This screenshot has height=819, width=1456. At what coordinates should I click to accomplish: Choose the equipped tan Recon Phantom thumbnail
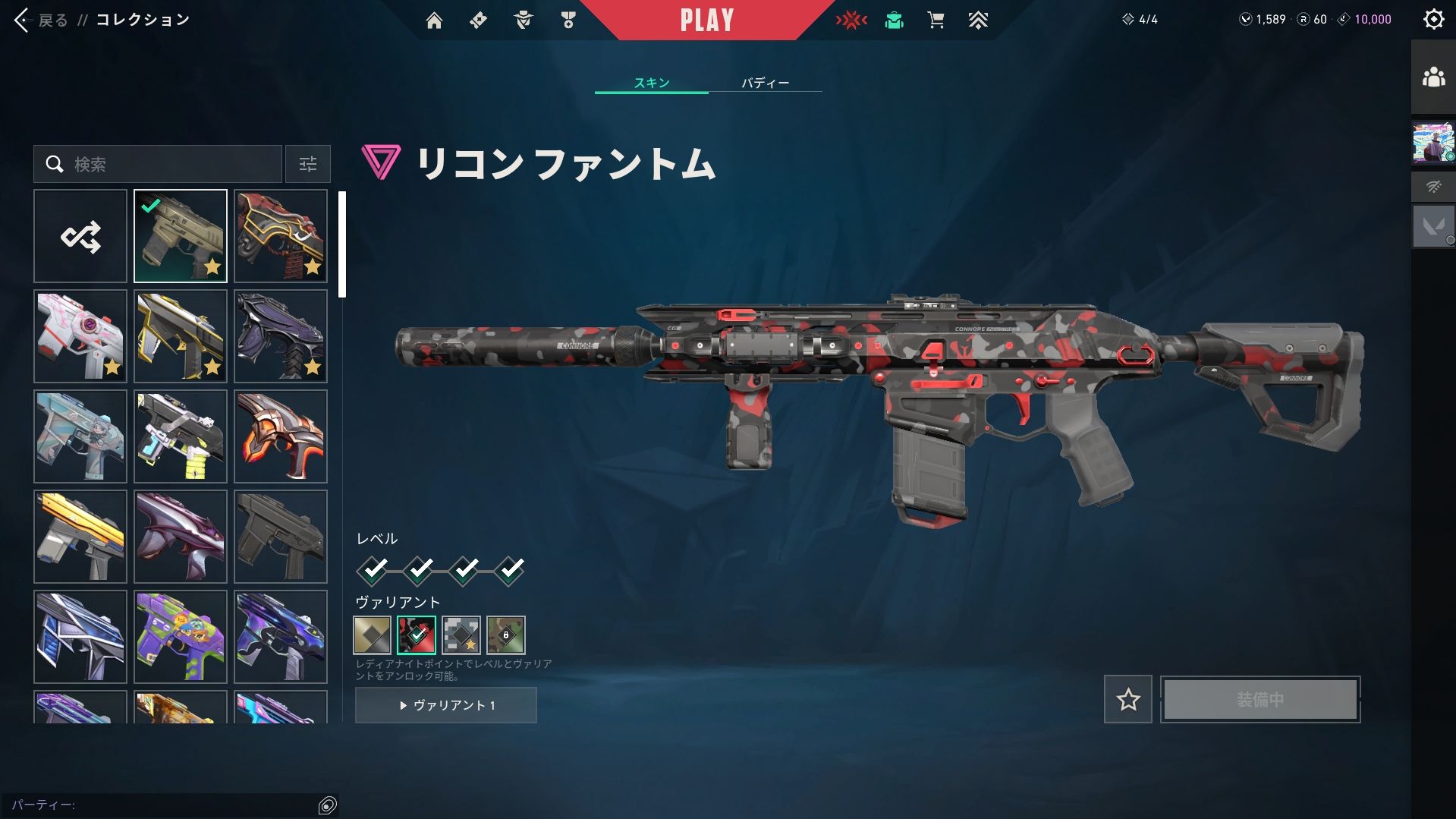[181, 236]
